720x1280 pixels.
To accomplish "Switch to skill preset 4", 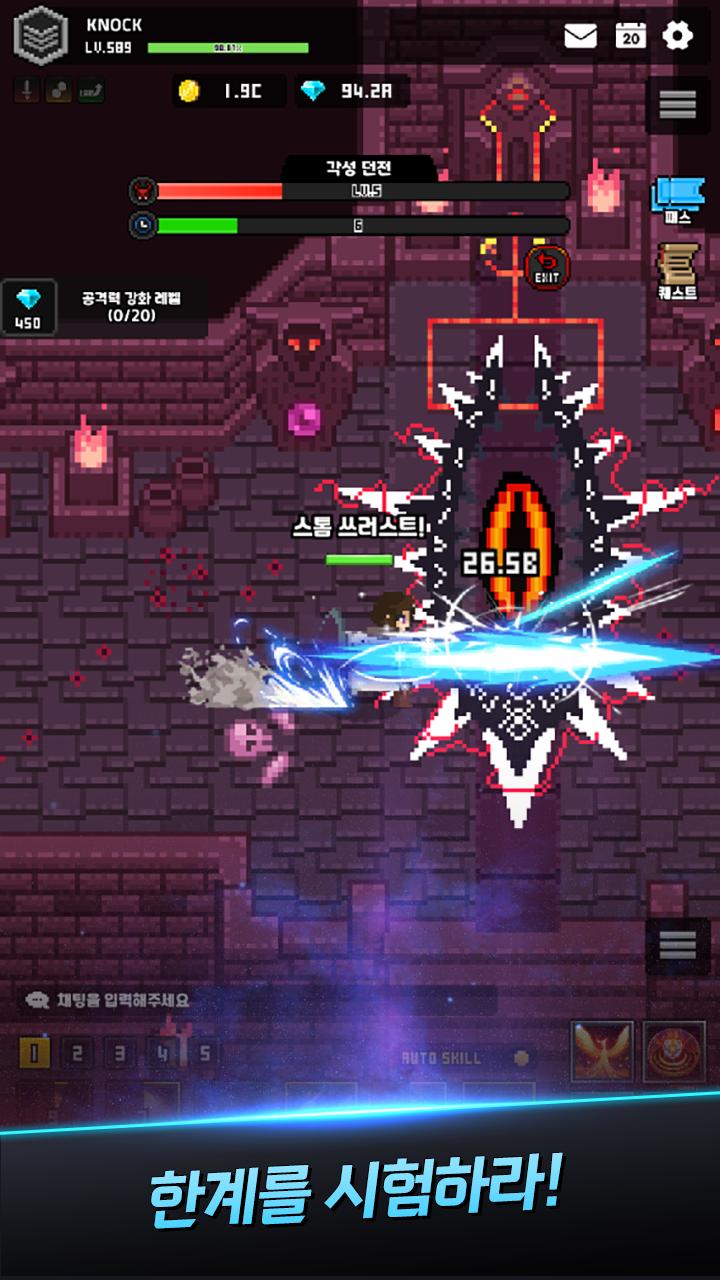I will 163,1053.
